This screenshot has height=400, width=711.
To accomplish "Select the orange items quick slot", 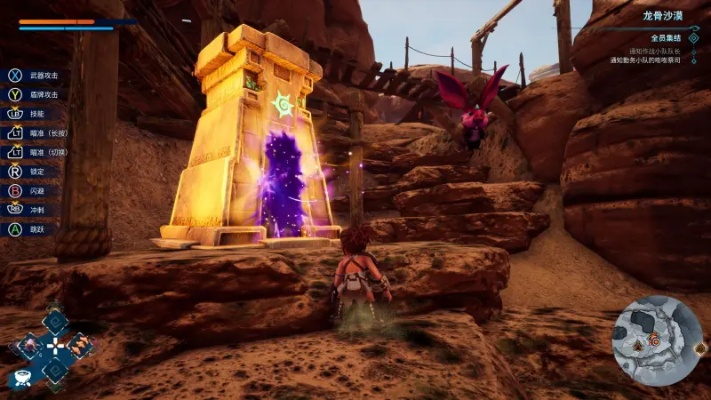I will click(x=79, y=347).
